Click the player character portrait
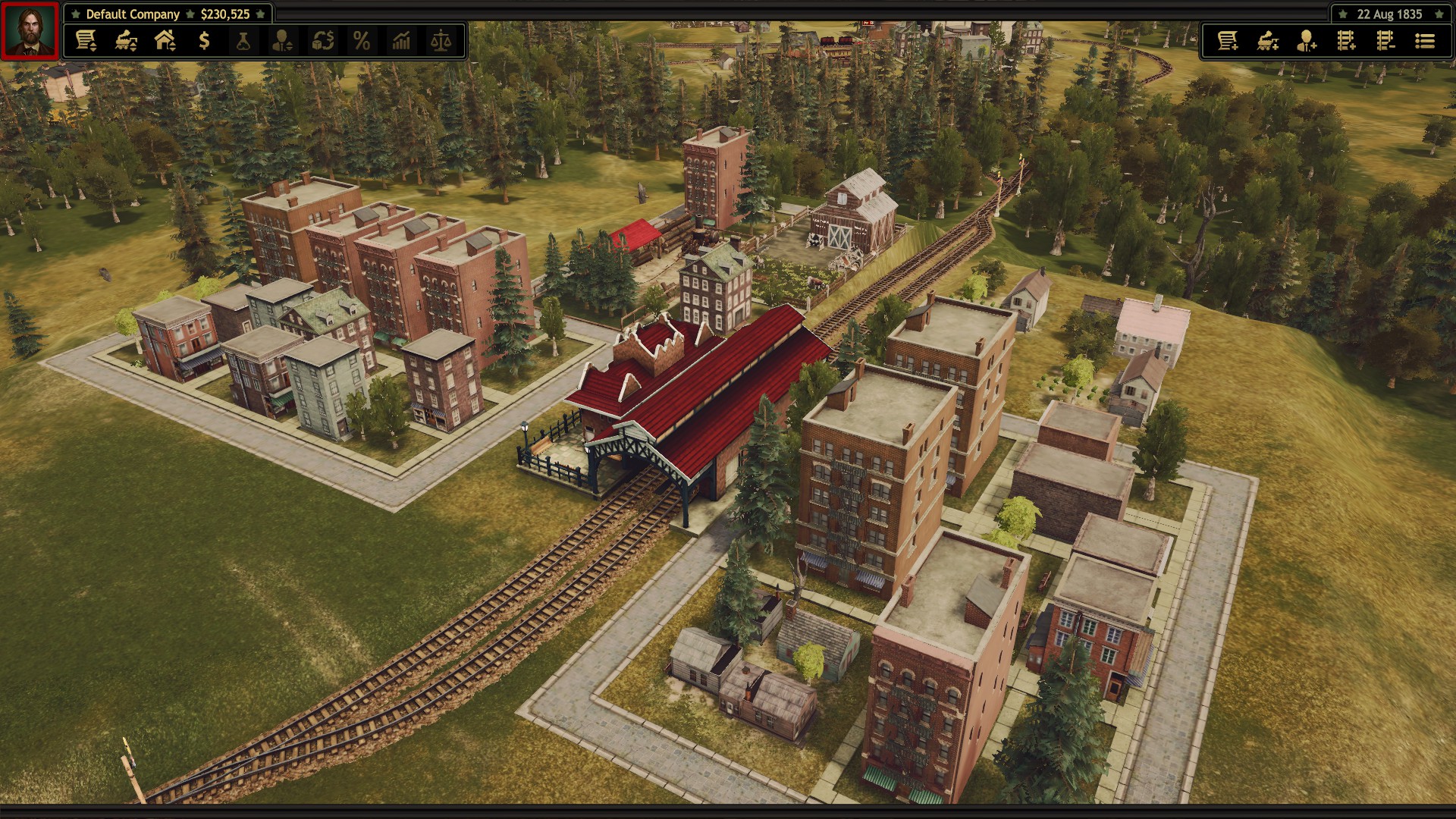1456x819 pixels. 29,29
